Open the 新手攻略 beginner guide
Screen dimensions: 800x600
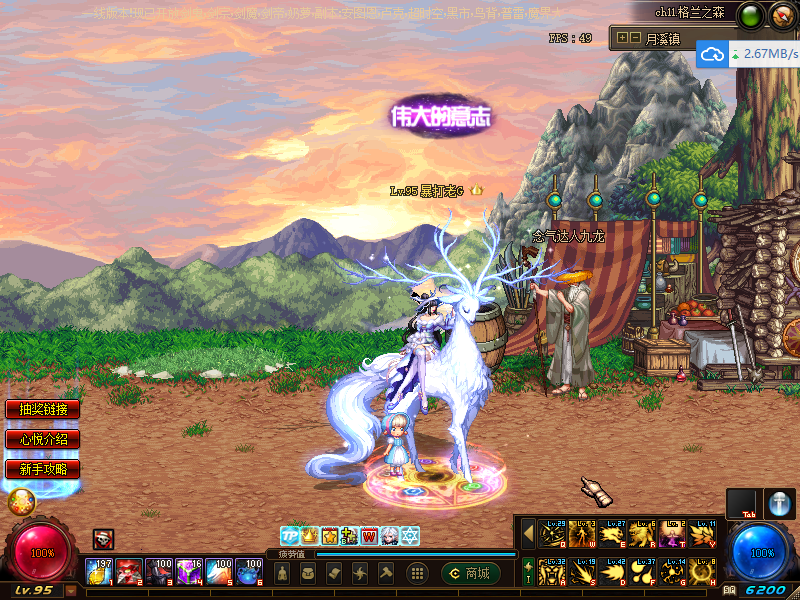(42, 468)
